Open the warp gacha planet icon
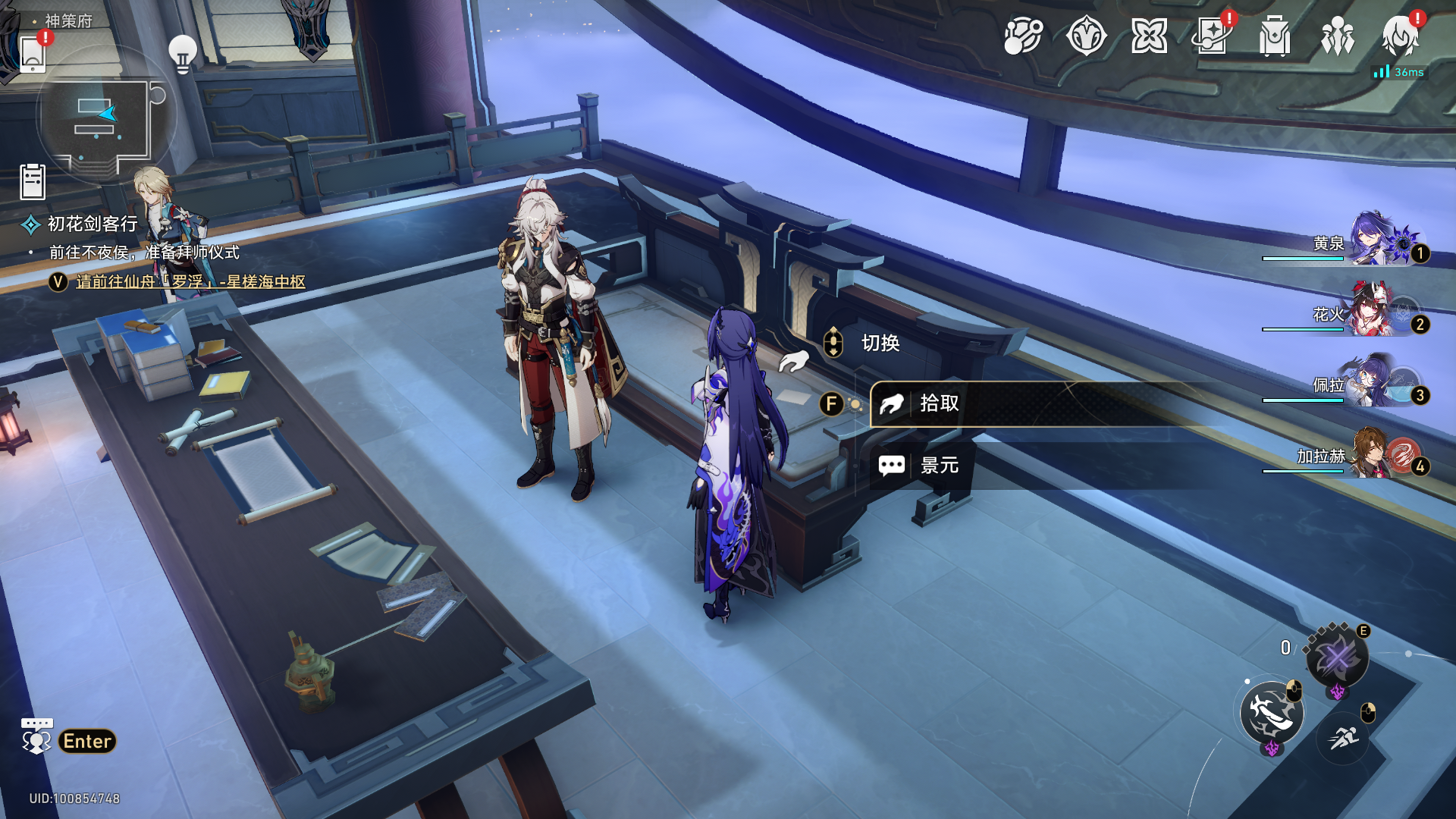Image resolution: width=1456 pixels, height=819 pixels. tap(1023, 36)
